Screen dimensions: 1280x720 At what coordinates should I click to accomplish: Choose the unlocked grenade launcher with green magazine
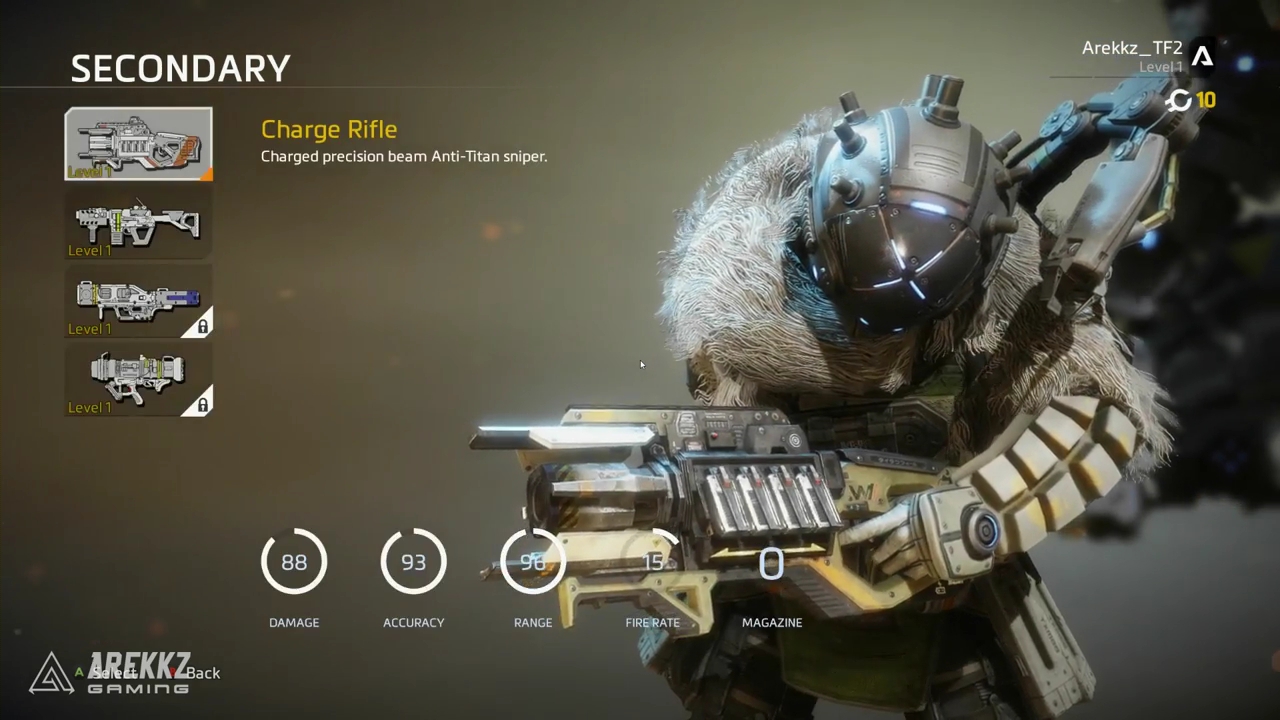pos(138,223)
